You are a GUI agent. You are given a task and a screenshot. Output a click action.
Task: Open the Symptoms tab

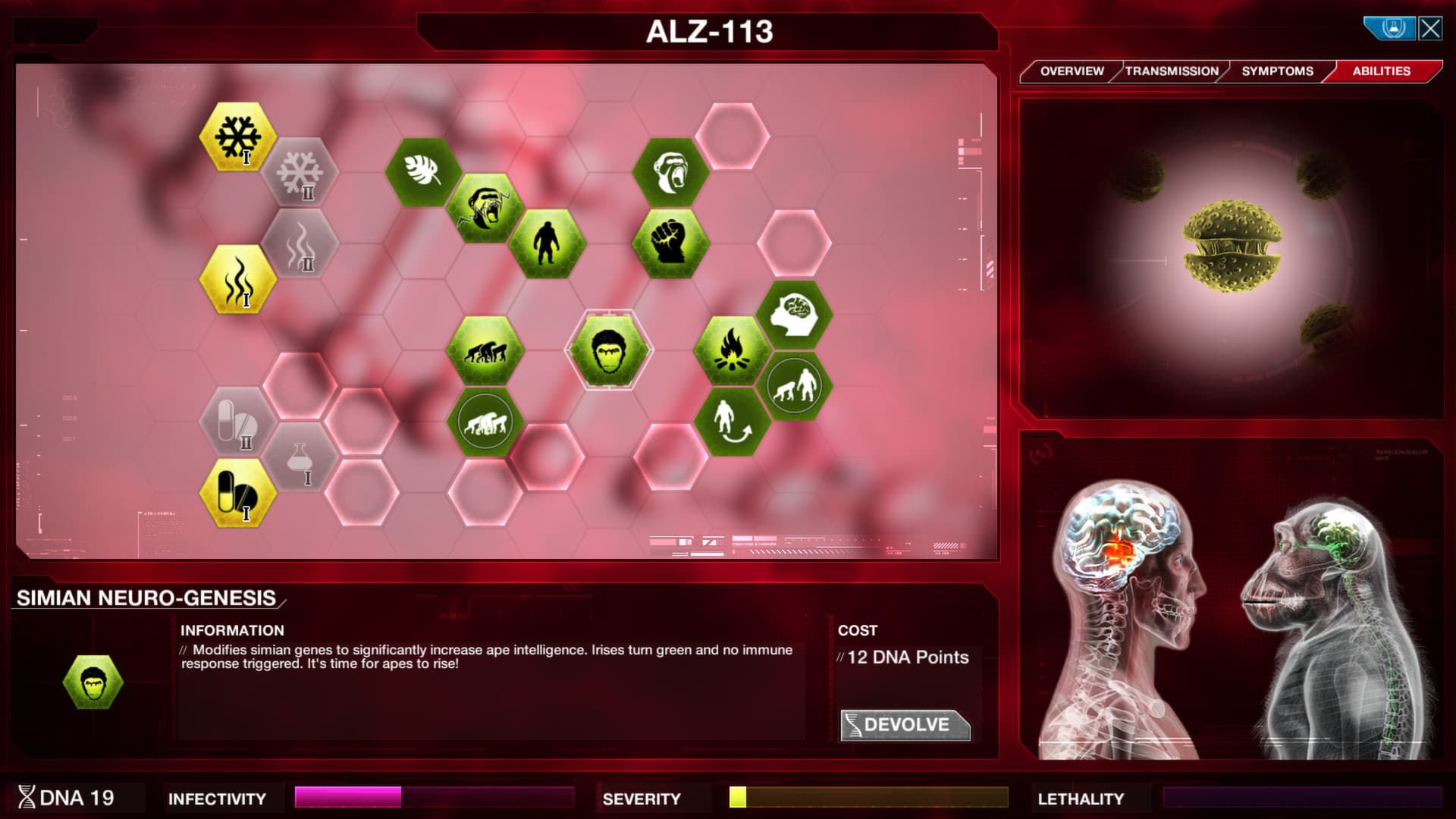tap(1276, 71)
